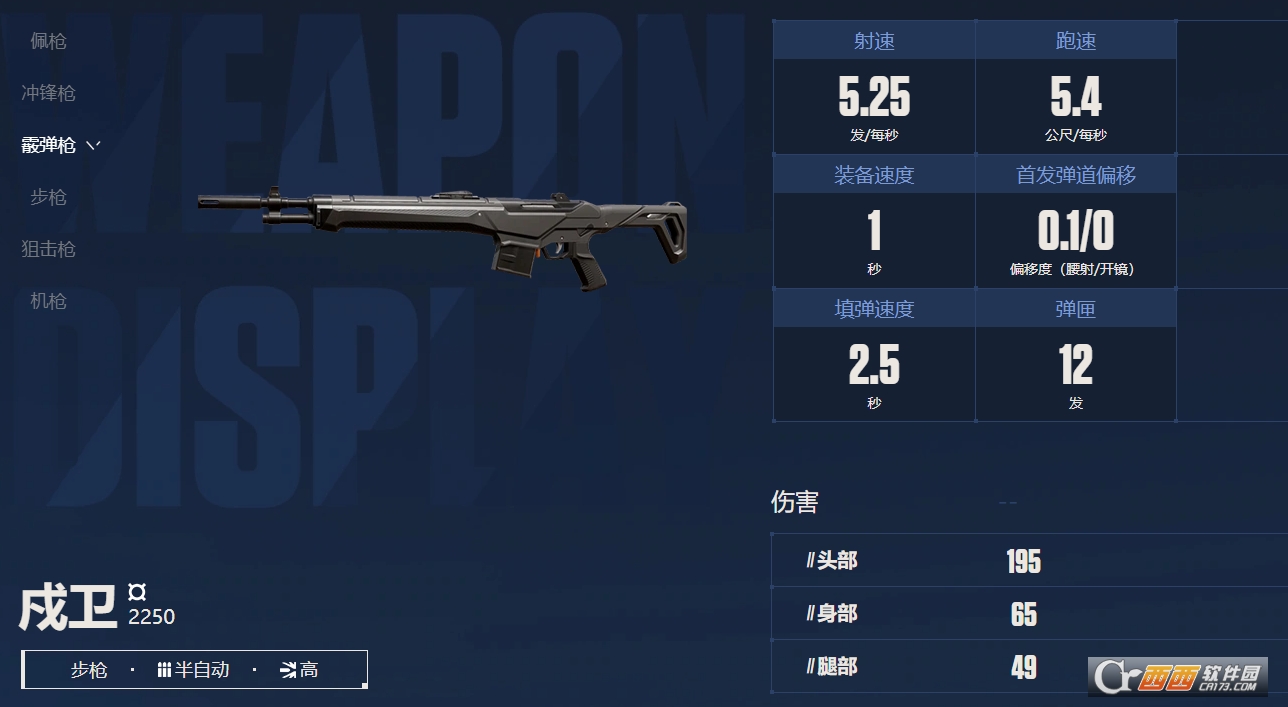Choose the 步枪 category in sidebar
Viewport: 1288px width, 707px height.
(x=48, y=197)
